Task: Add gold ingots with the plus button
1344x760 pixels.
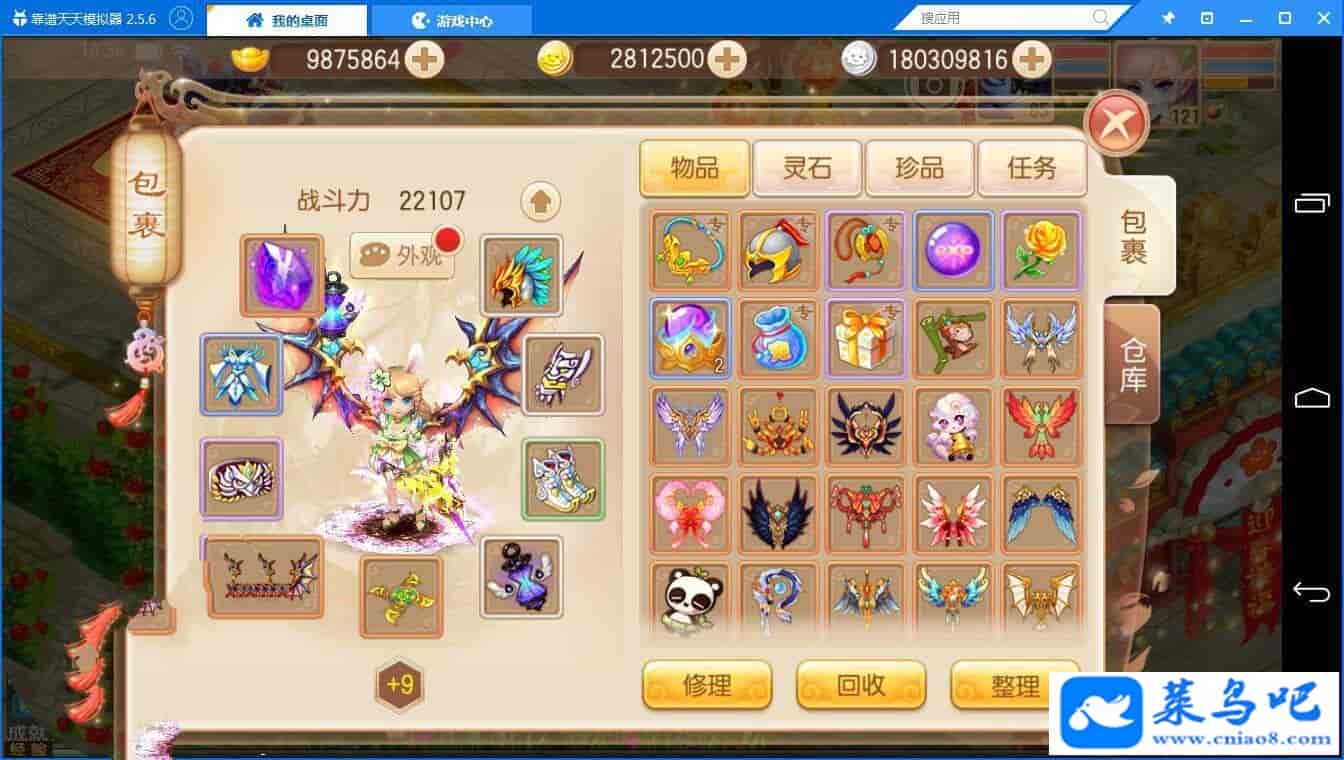Action: (x=425, y=60)
